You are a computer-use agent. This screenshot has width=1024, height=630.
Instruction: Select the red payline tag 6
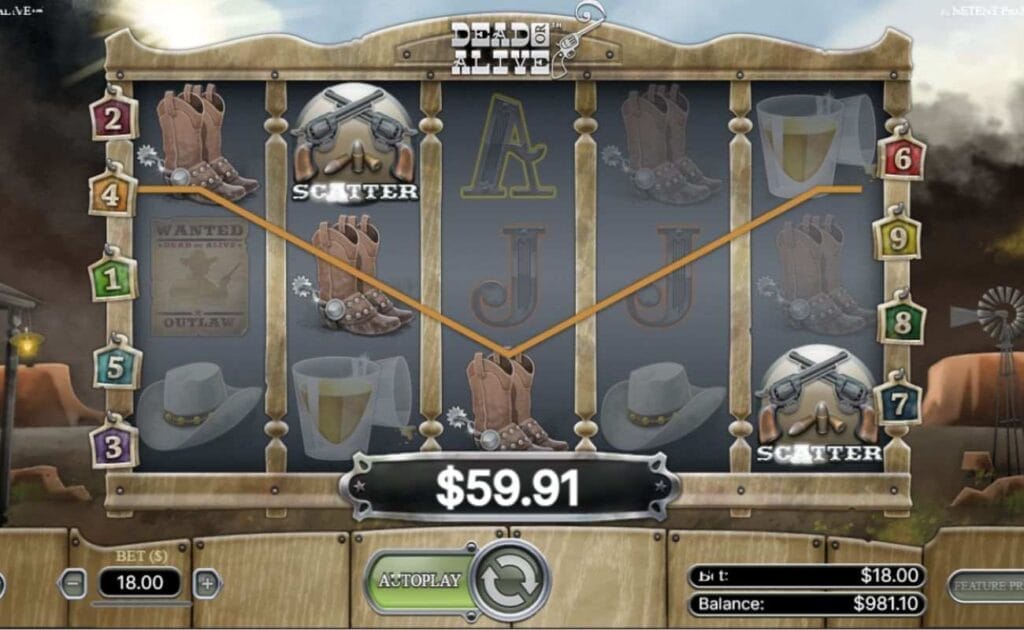[902, 156]
